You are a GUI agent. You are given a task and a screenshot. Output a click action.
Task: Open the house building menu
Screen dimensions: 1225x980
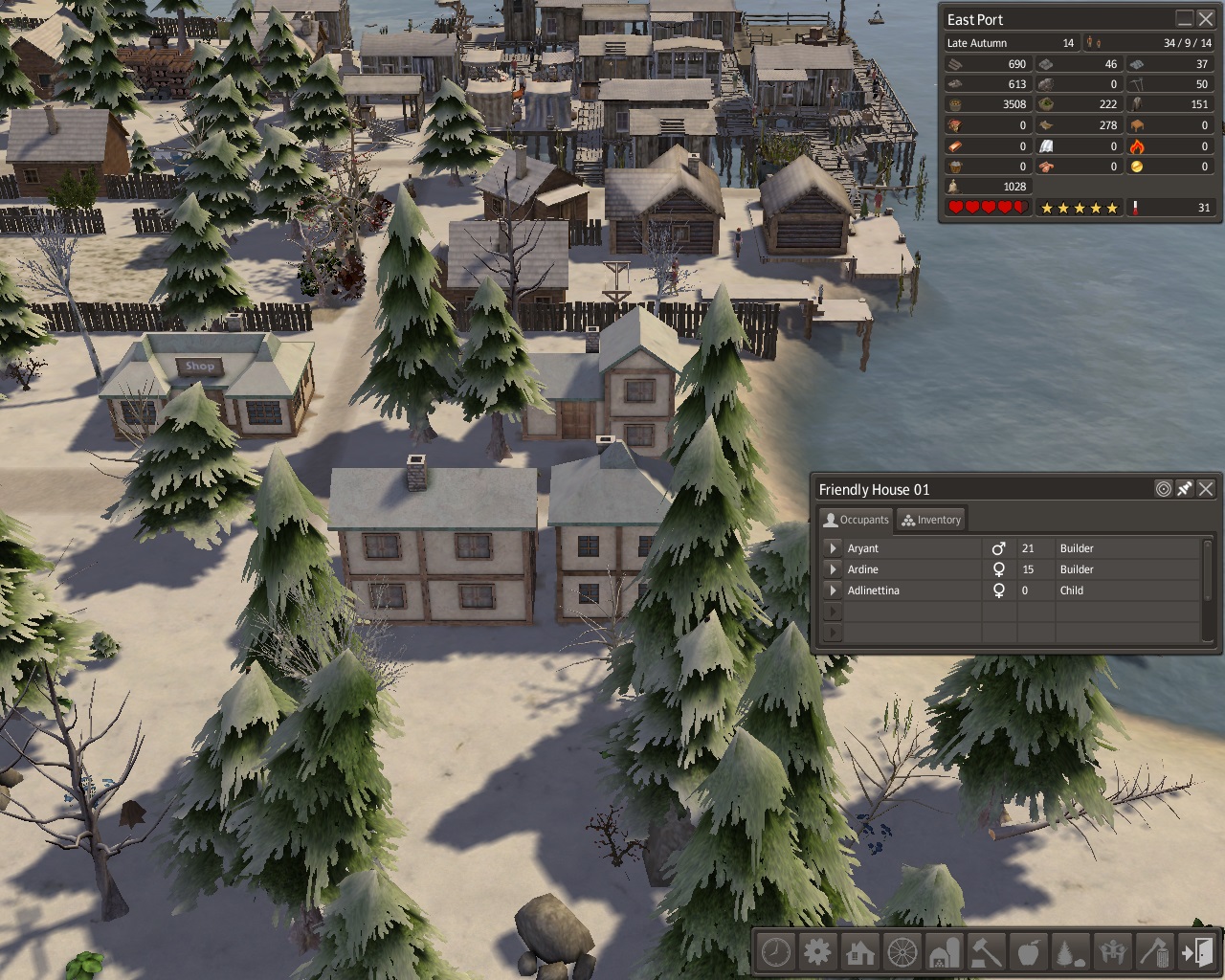[x=860, y=952]
